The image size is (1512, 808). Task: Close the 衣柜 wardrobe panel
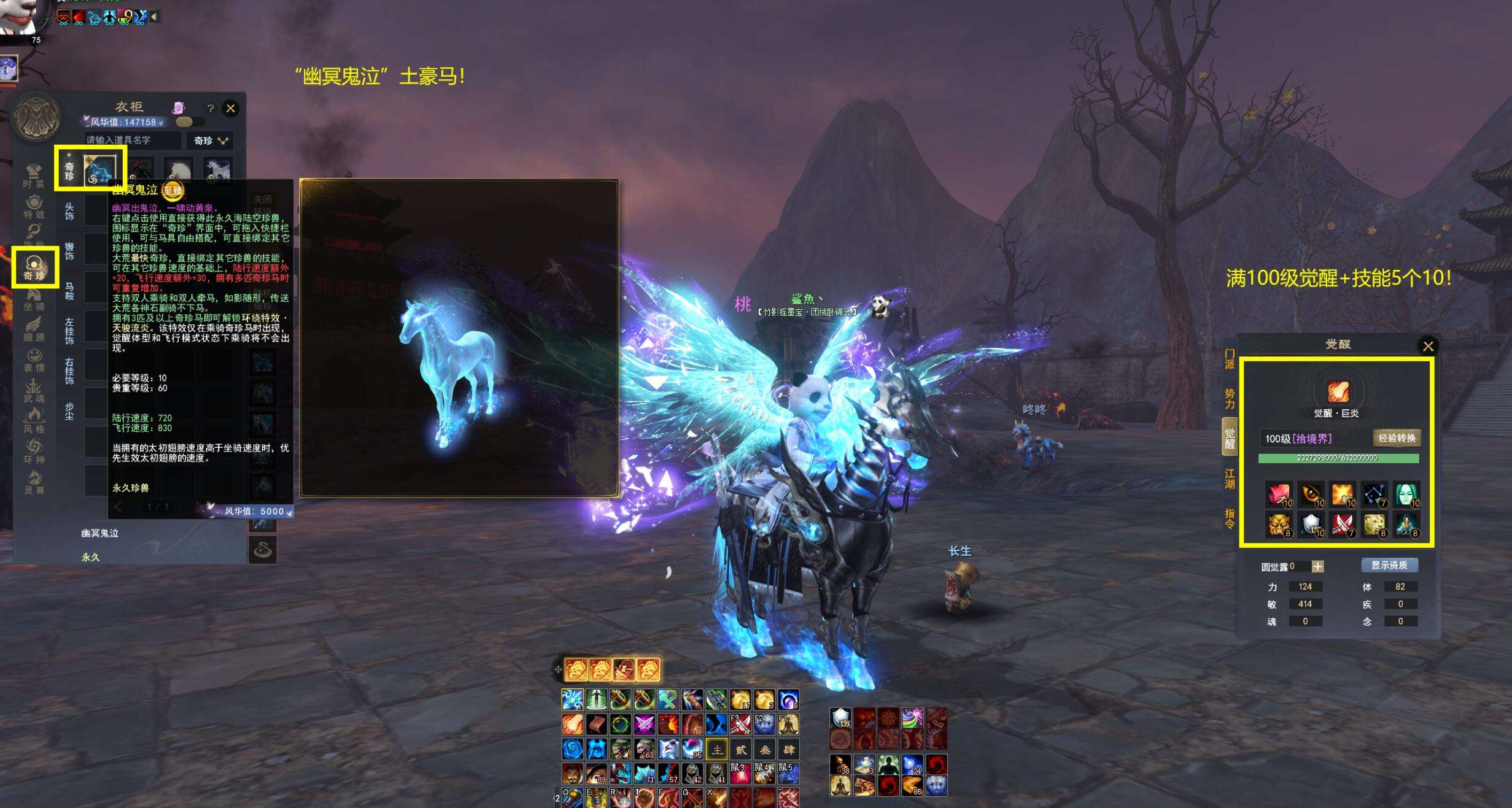point(231,109)
